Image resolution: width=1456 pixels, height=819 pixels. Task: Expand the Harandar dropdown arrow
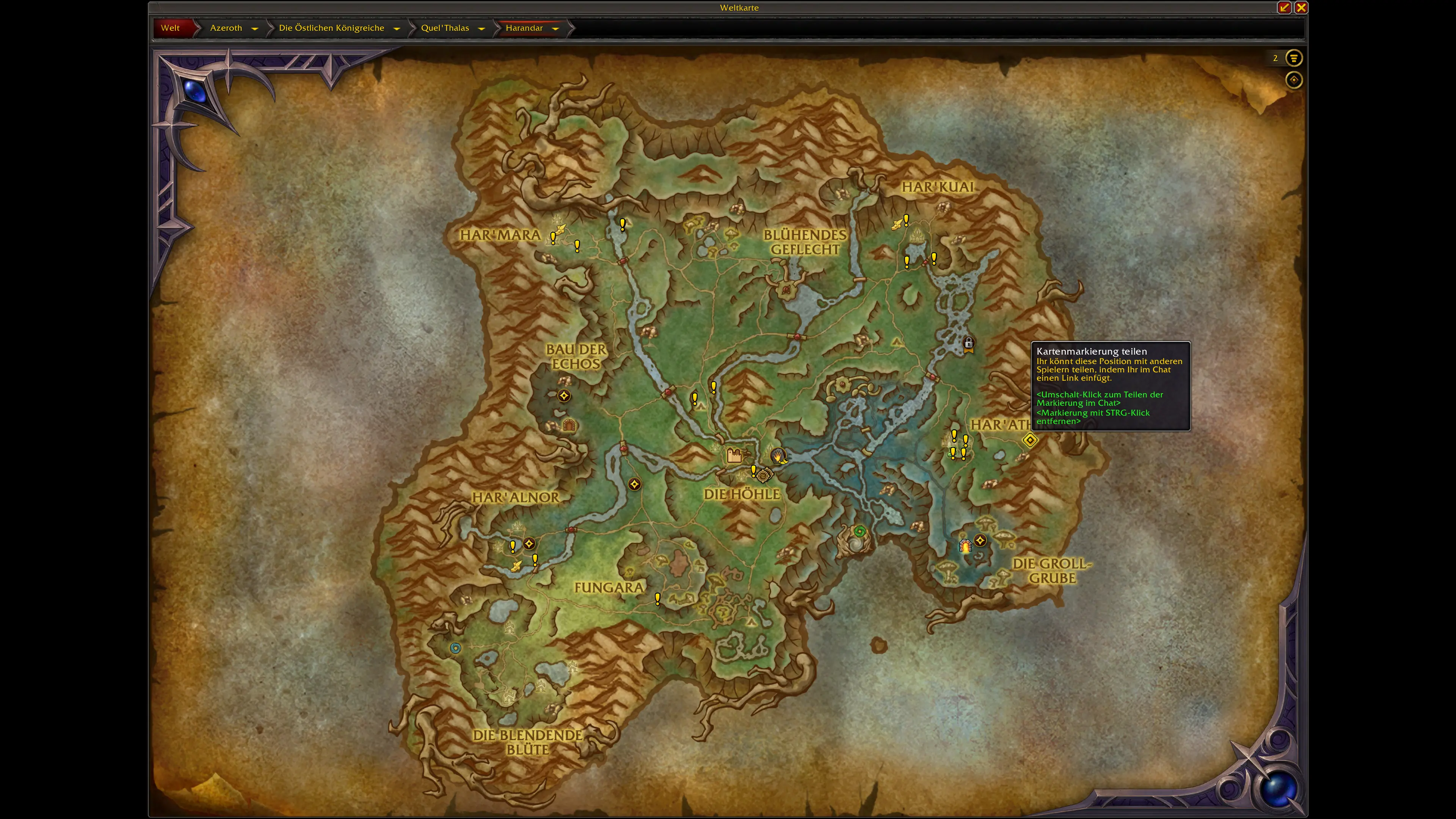pyautogui.click(x=555, y=28)
